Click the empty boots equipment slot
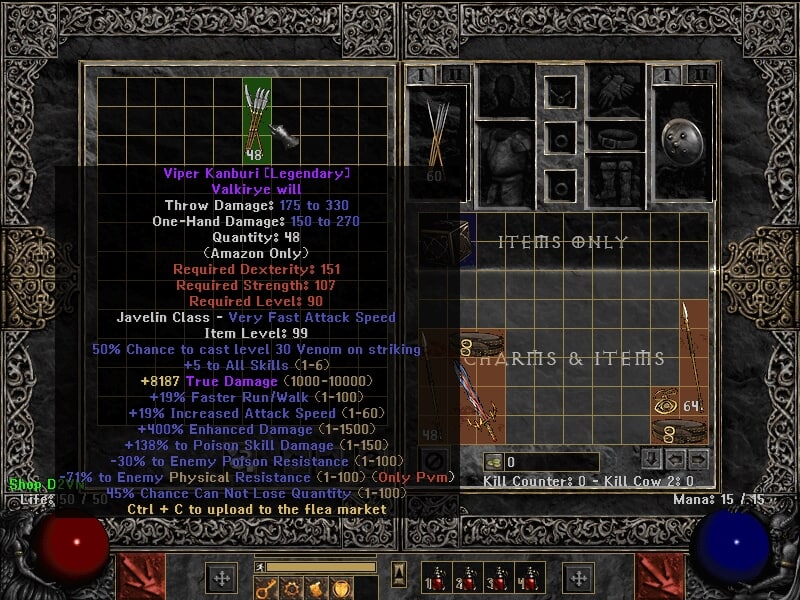The height and width of the screenshot is (600, 800). coord(616,179)
